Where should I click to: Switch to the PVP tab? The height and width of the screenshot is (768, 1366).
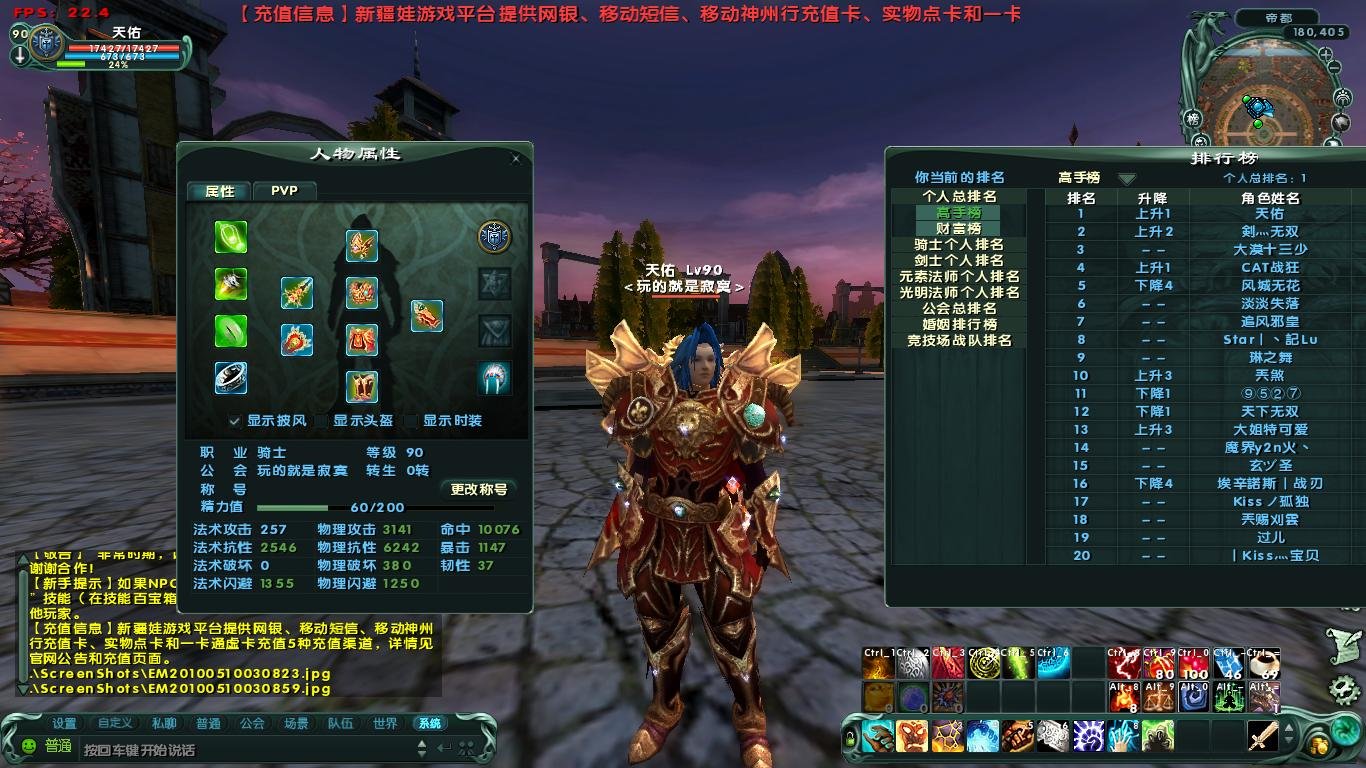(284, 190)
